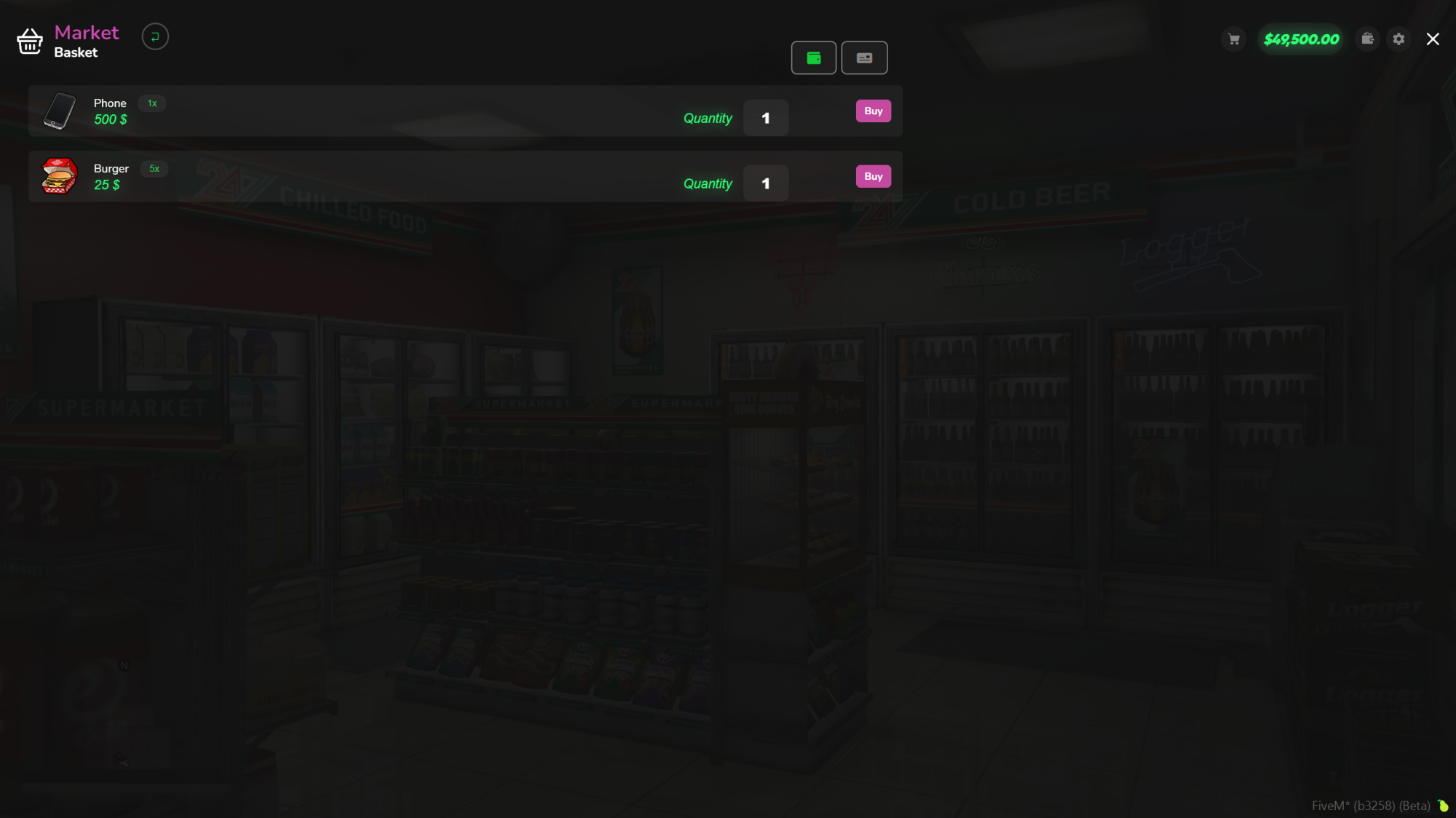The height and width of the screenshot is (818, 1456).
Task: Click the Phone item thumbnail
Action: pyautogui.click(x=60, y=111)
